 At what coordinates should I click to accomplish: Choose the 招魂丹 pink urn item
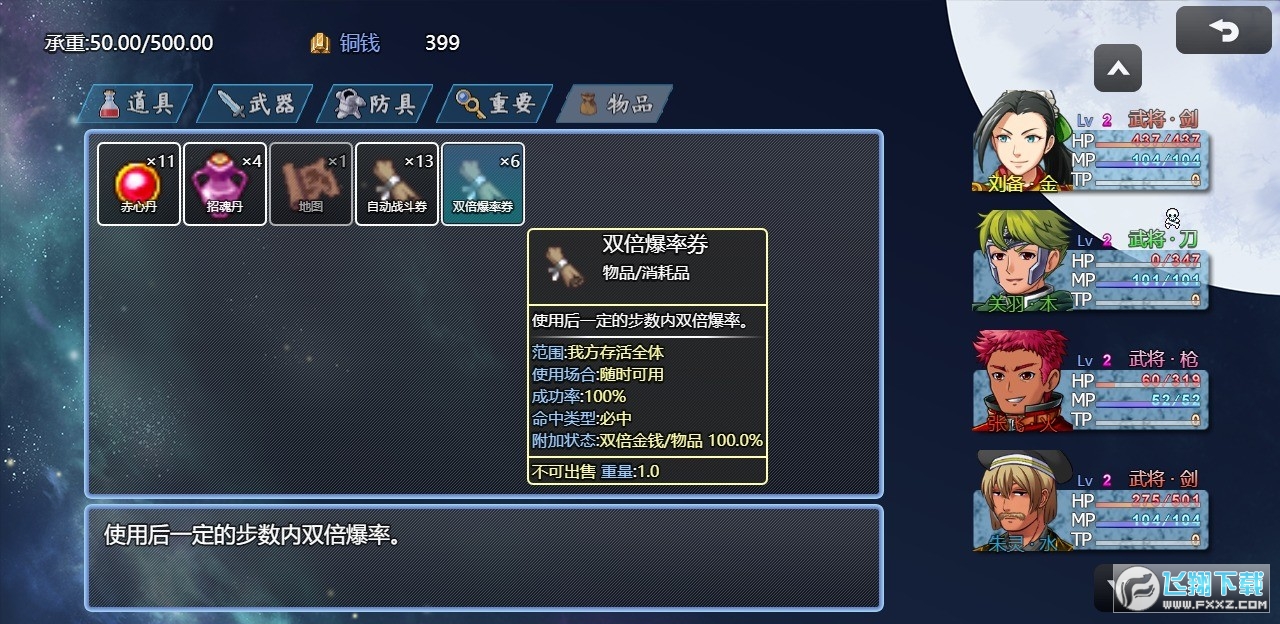click(x=225, y=184)
